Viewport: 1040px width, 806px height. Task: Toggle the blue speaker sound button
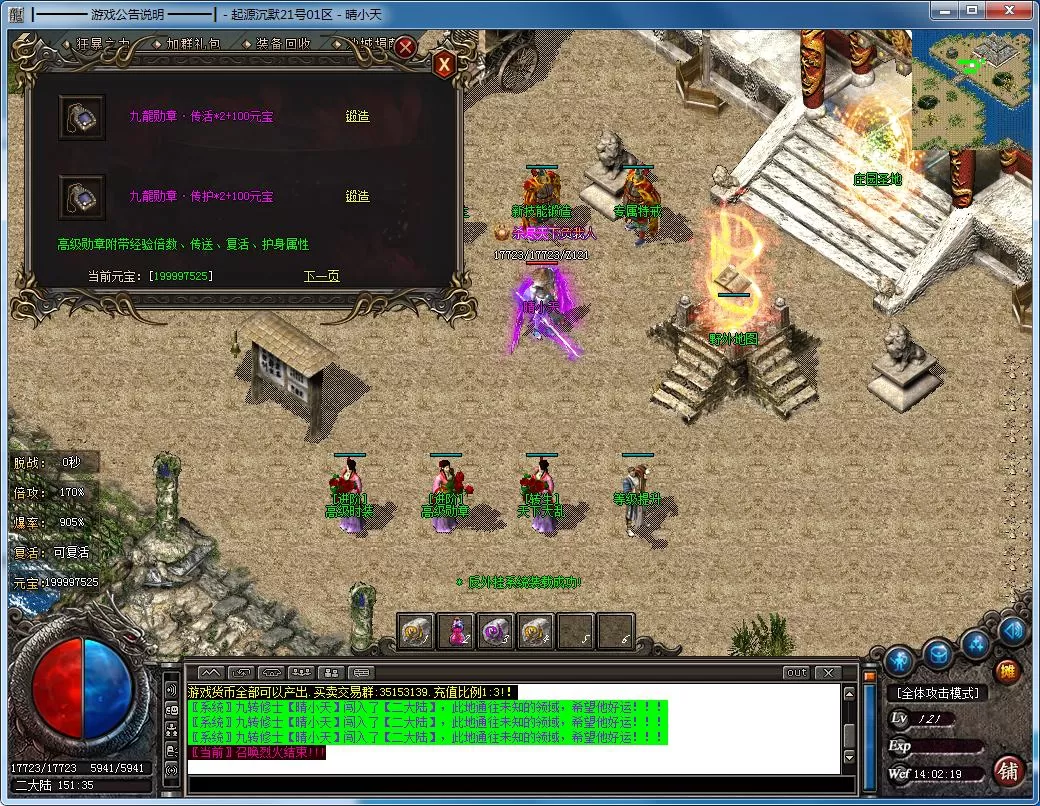point(1012,631)
